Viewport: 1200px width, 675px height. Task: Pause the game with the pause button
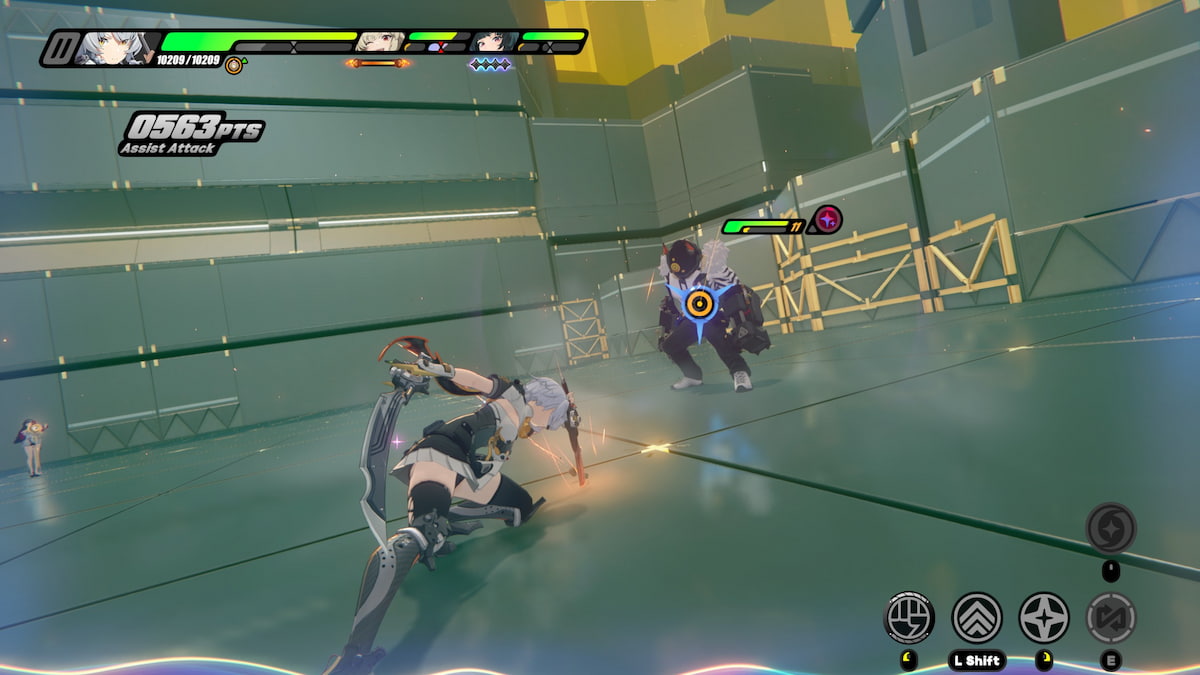coord(59,48)
